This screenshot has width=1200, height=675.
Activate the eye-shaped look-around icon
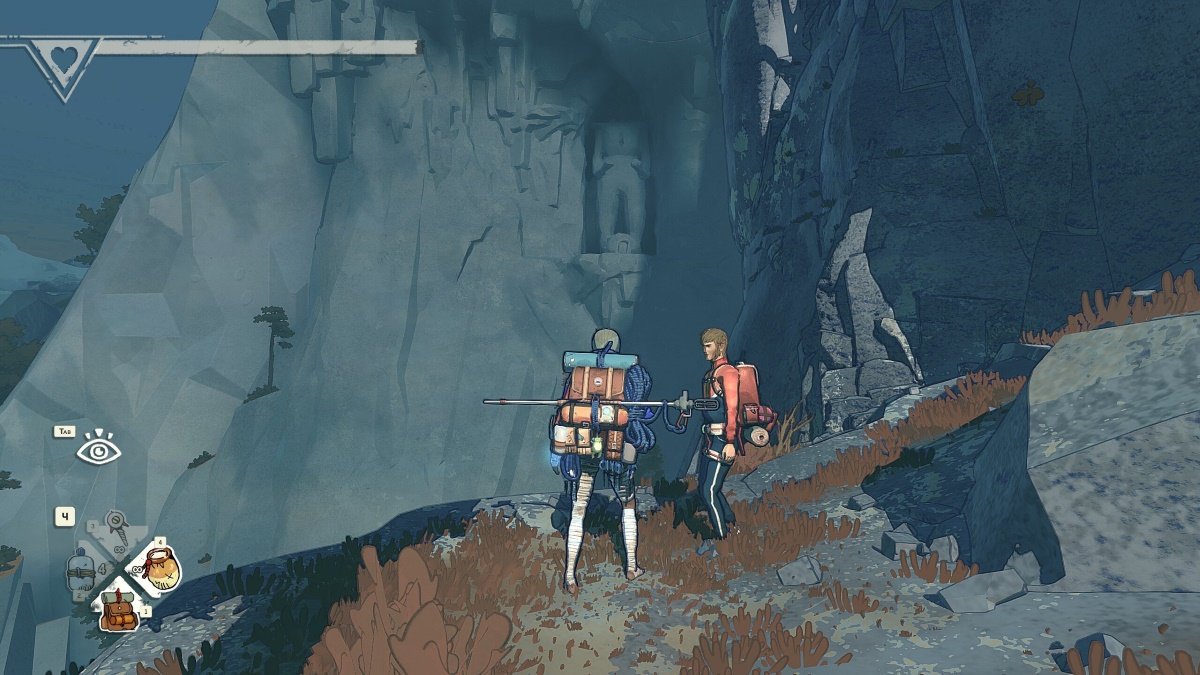coord(98,451)
